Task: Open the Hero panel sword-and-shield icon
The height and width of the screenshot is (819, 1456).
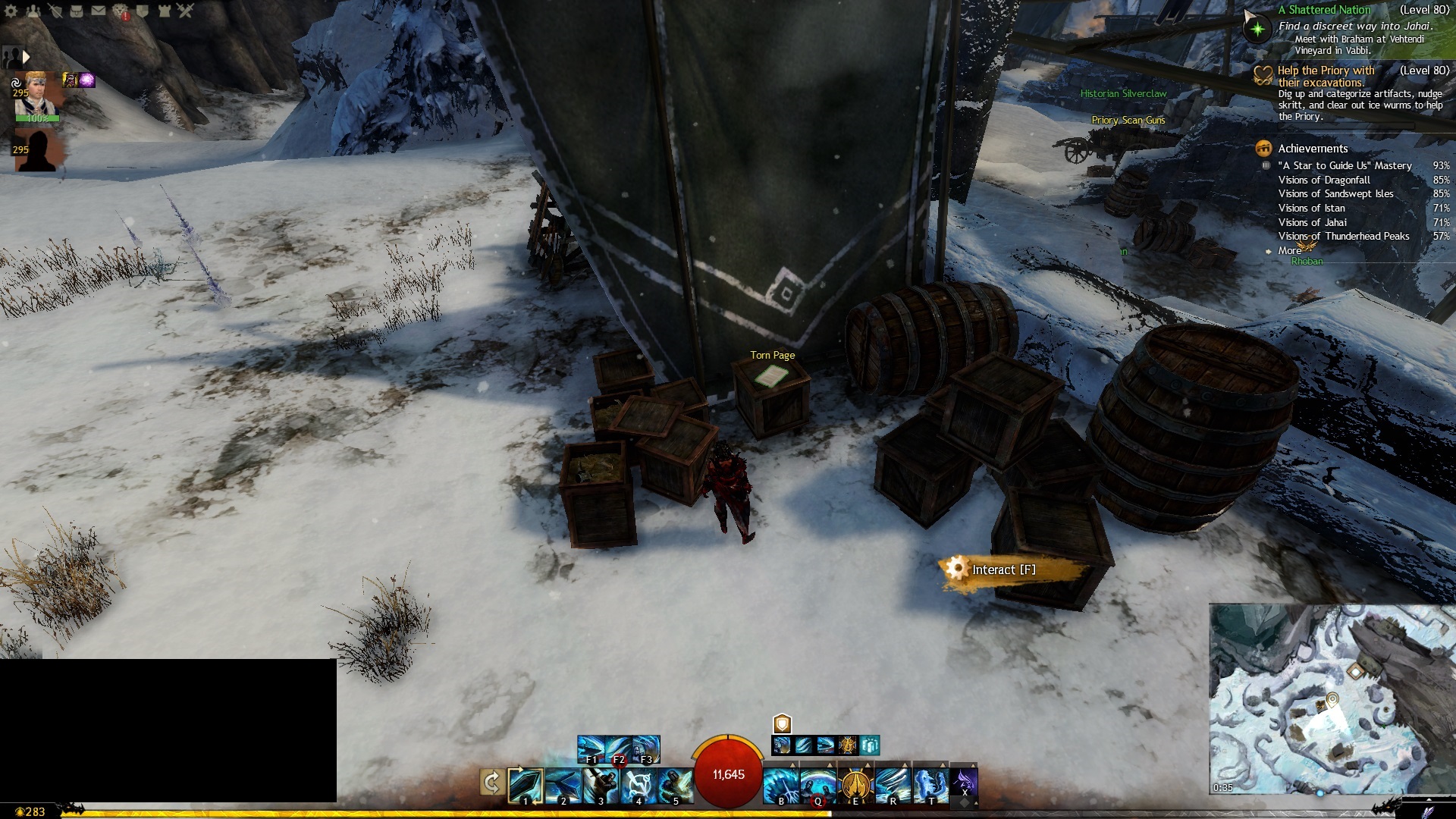Action: point(55,11)
